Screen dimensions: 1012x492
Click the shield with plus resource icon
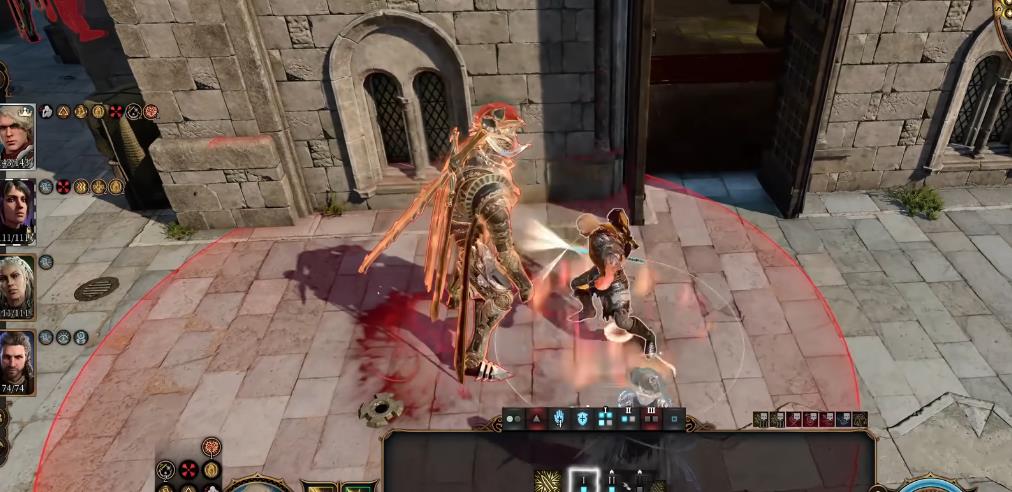[x=583, y=420]
